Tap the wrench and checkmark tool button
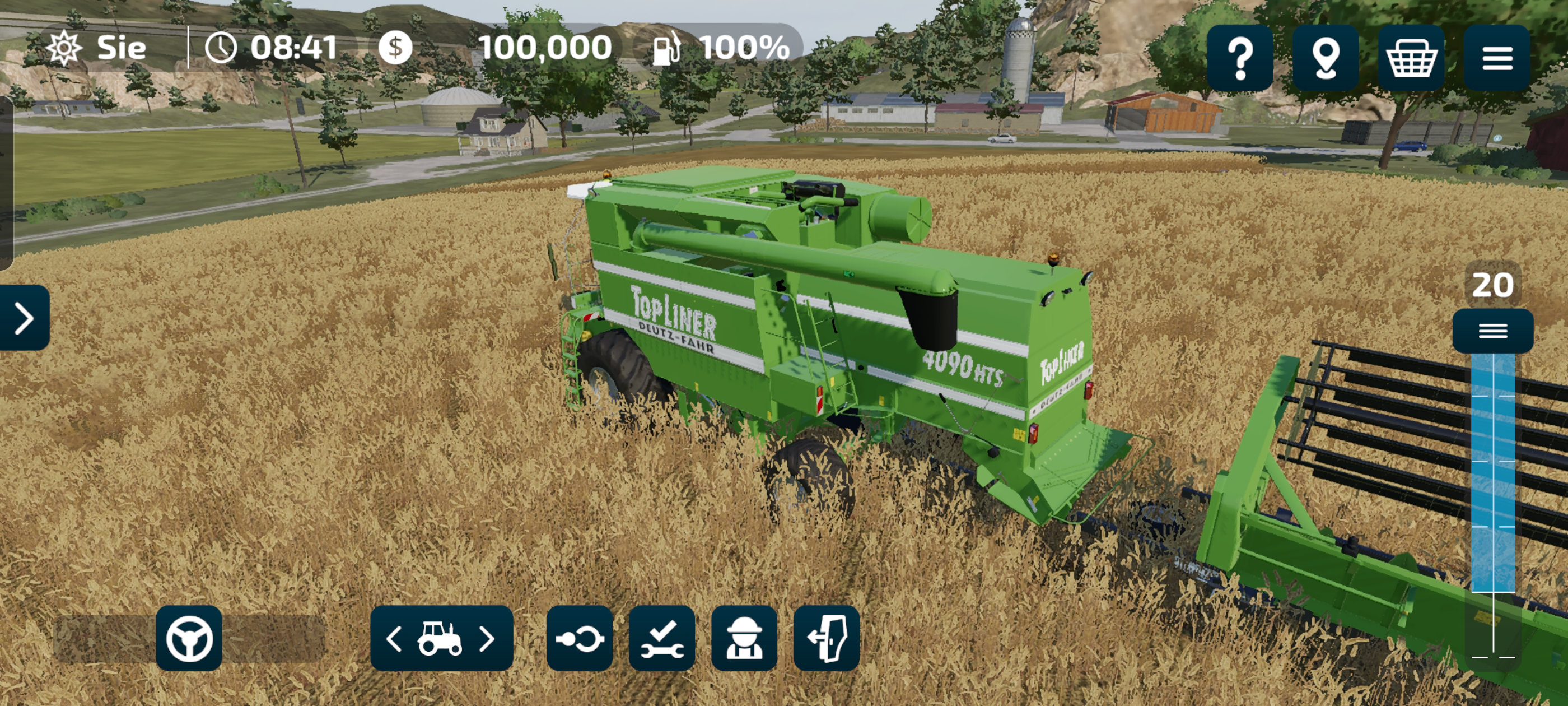The height and width of the screenshot is (706, 1568). coord(662,639)
